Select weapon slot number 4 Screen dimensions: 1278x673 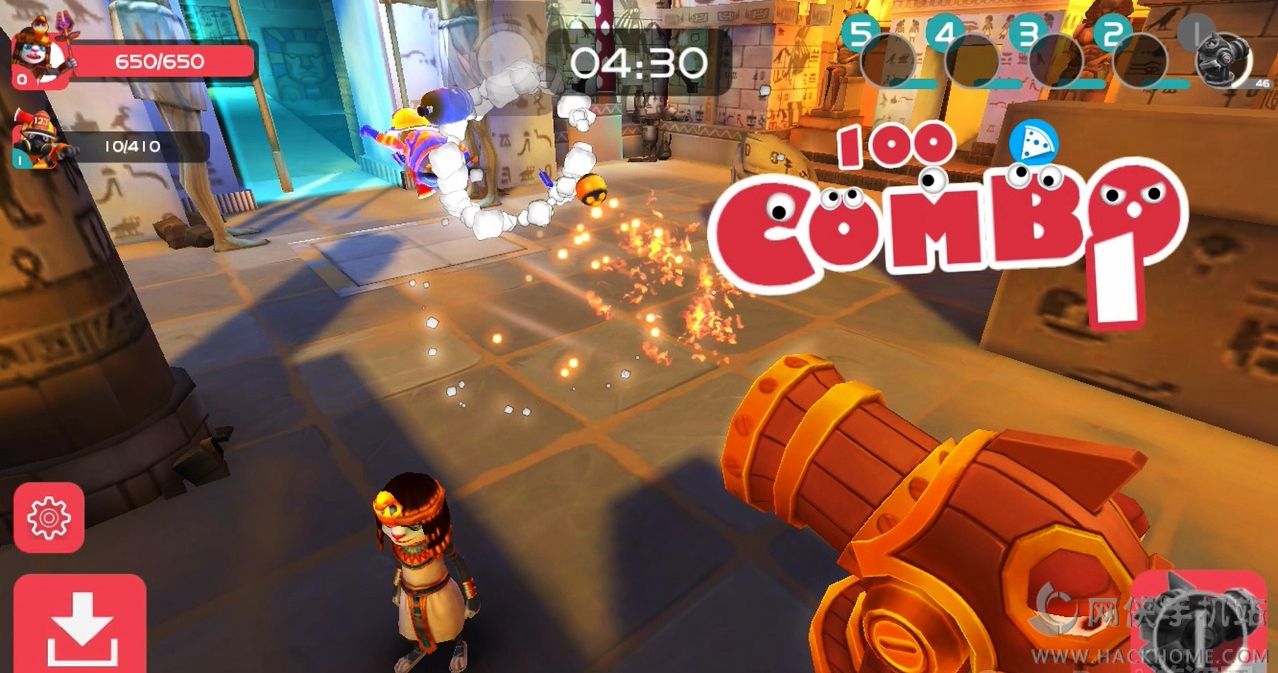pos(970,58)
